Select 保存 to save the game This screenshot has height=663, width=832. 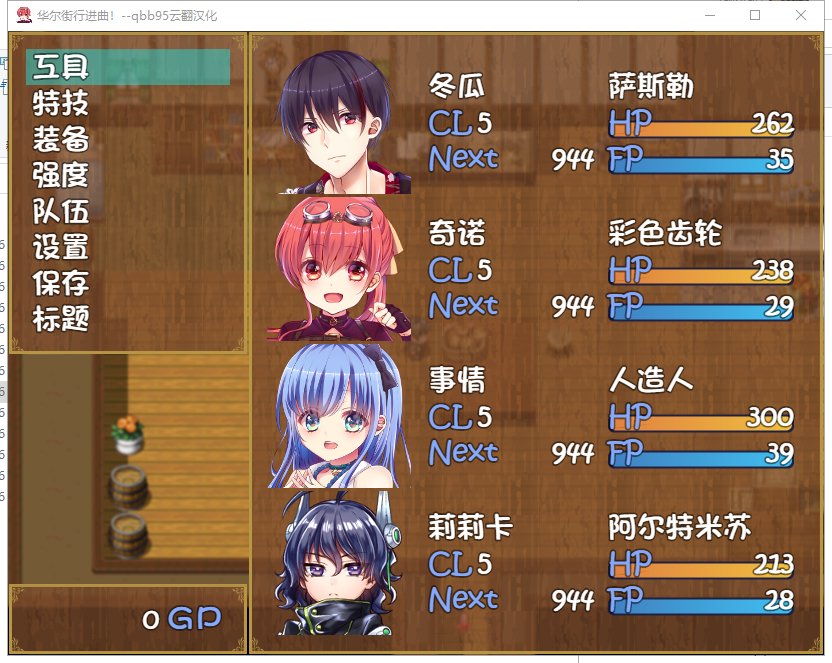pos(62,283)
